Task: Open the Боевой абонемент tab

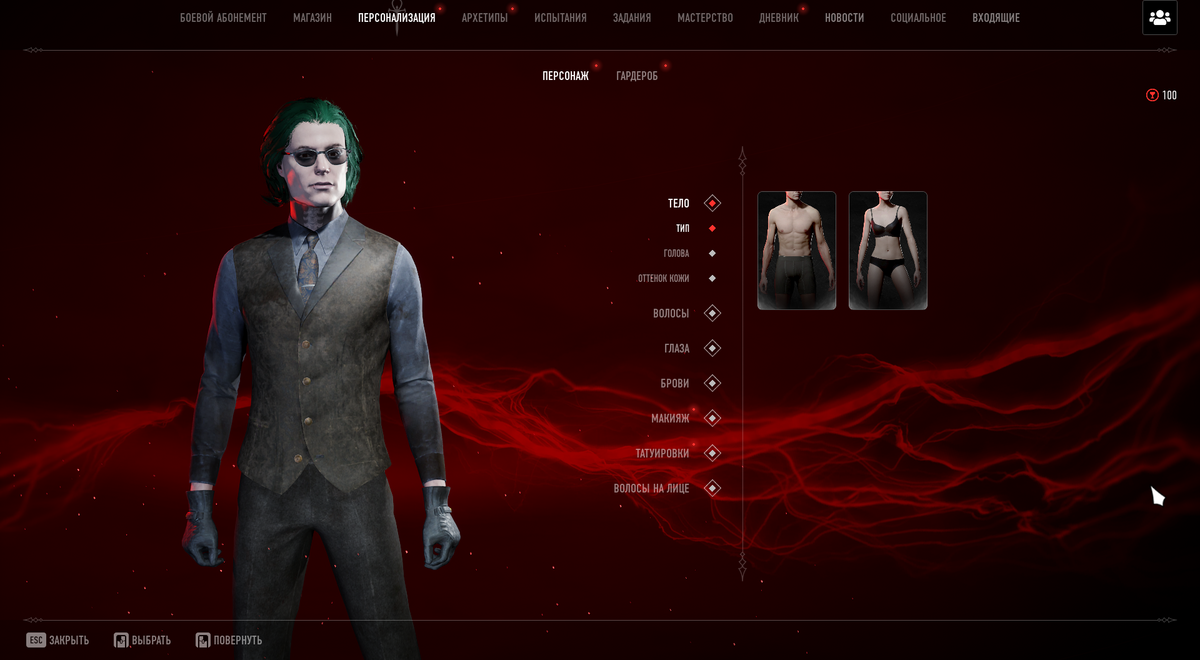Action: tap(223, 18)
